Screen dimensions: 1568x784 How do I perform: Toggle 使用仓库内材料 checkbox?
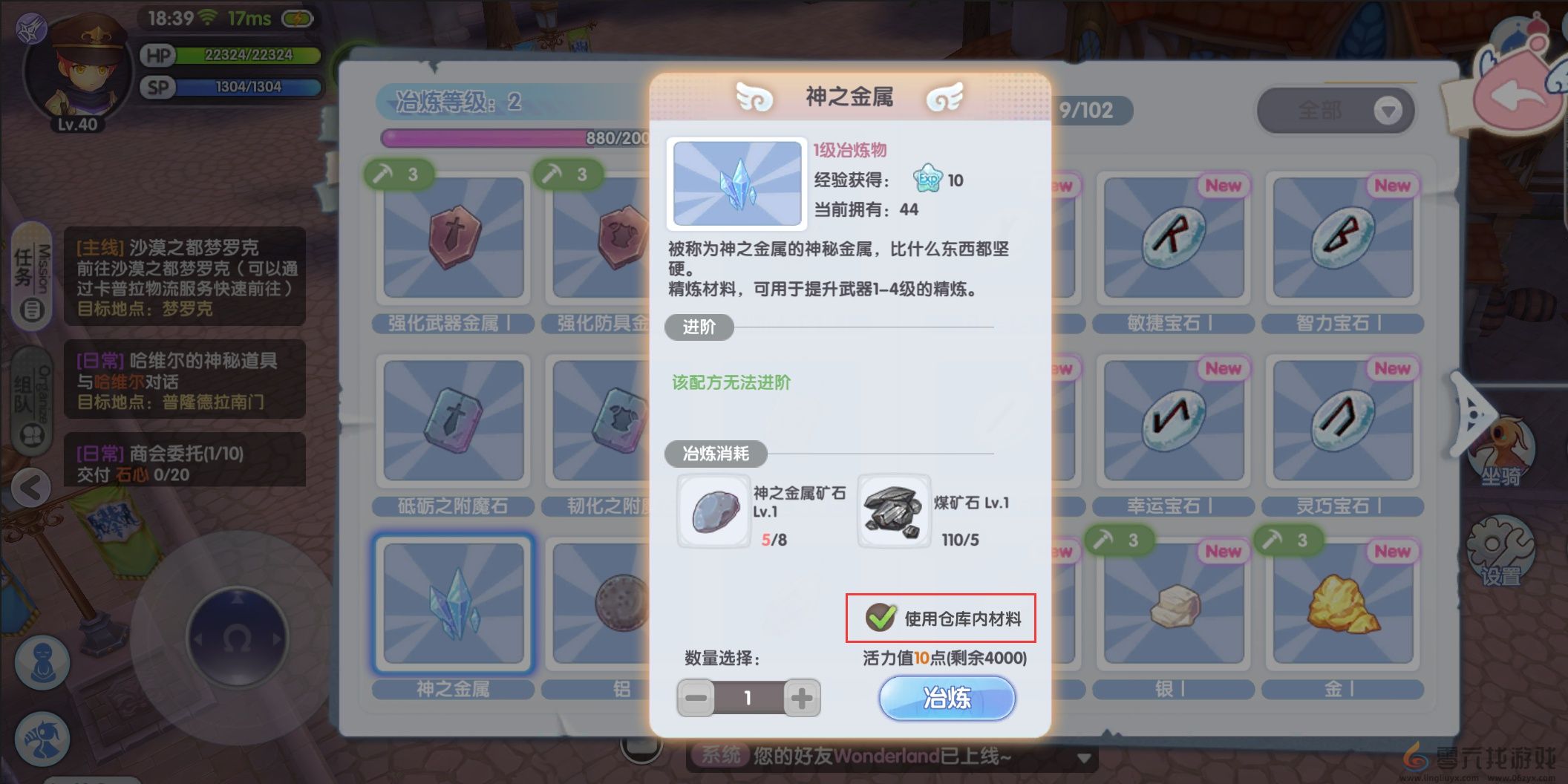(880, 616)
